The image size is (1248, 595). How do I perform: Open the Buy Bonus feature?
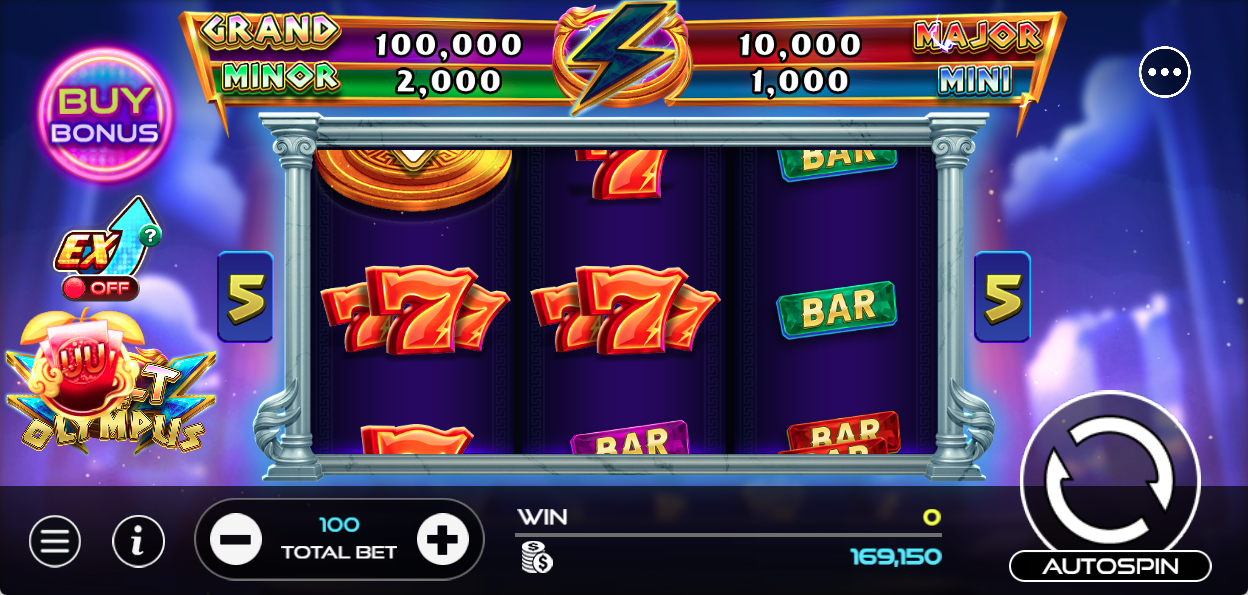pos(106,115)
